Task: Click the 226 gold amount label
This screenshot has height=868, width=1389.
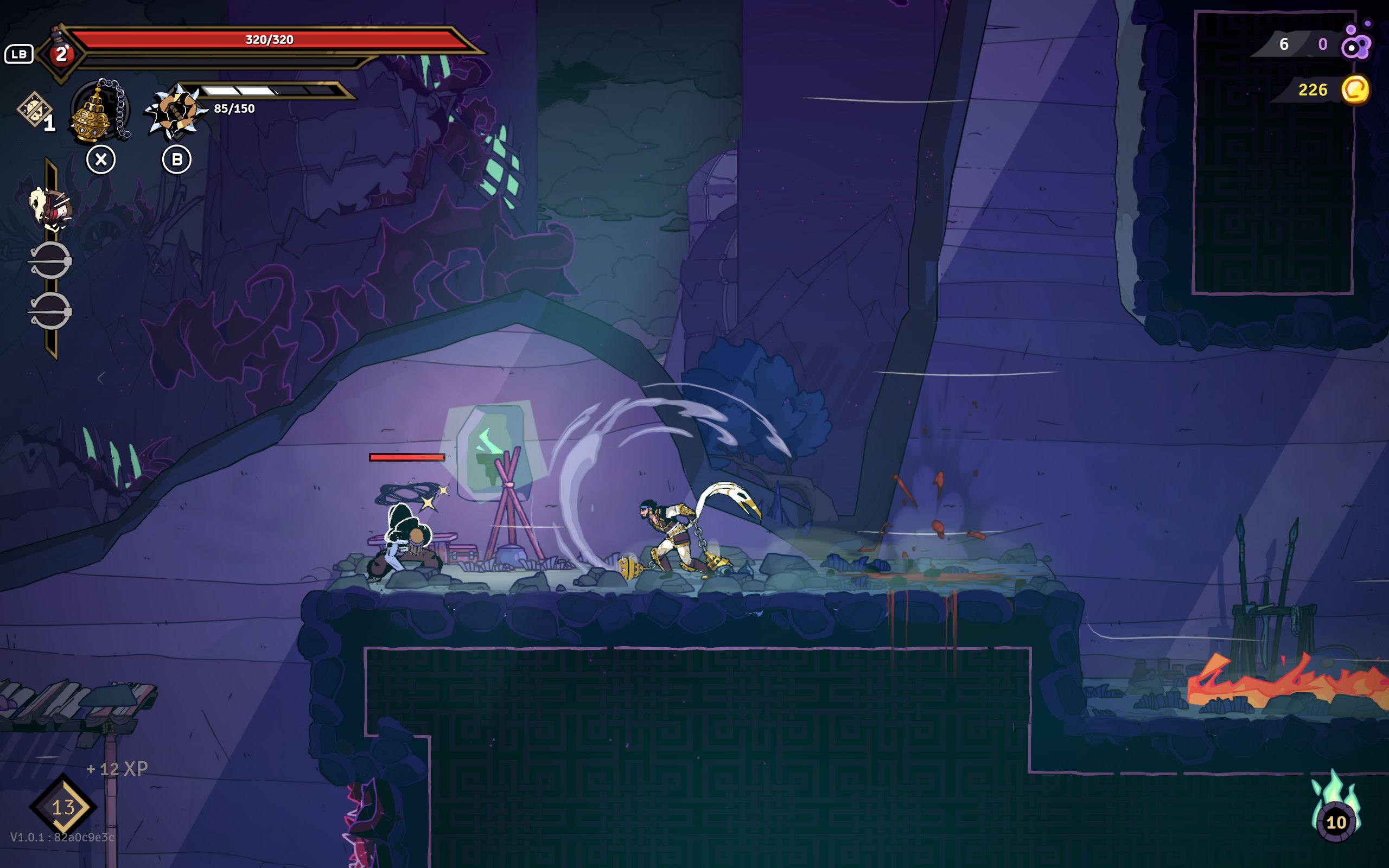Action: pos(1312,90)
